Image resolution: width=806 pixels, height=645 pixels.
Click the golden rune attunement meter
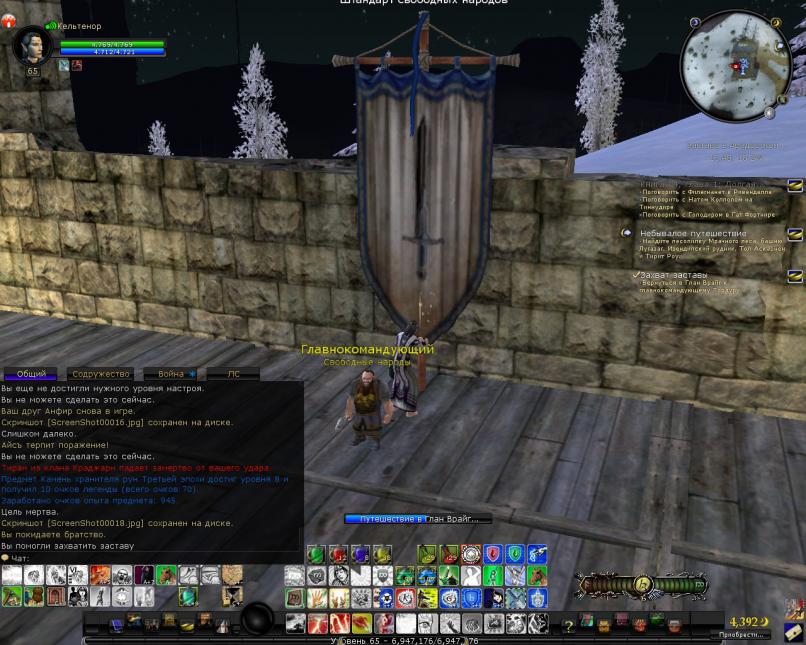pyautogui.click(x=644, y=584)
